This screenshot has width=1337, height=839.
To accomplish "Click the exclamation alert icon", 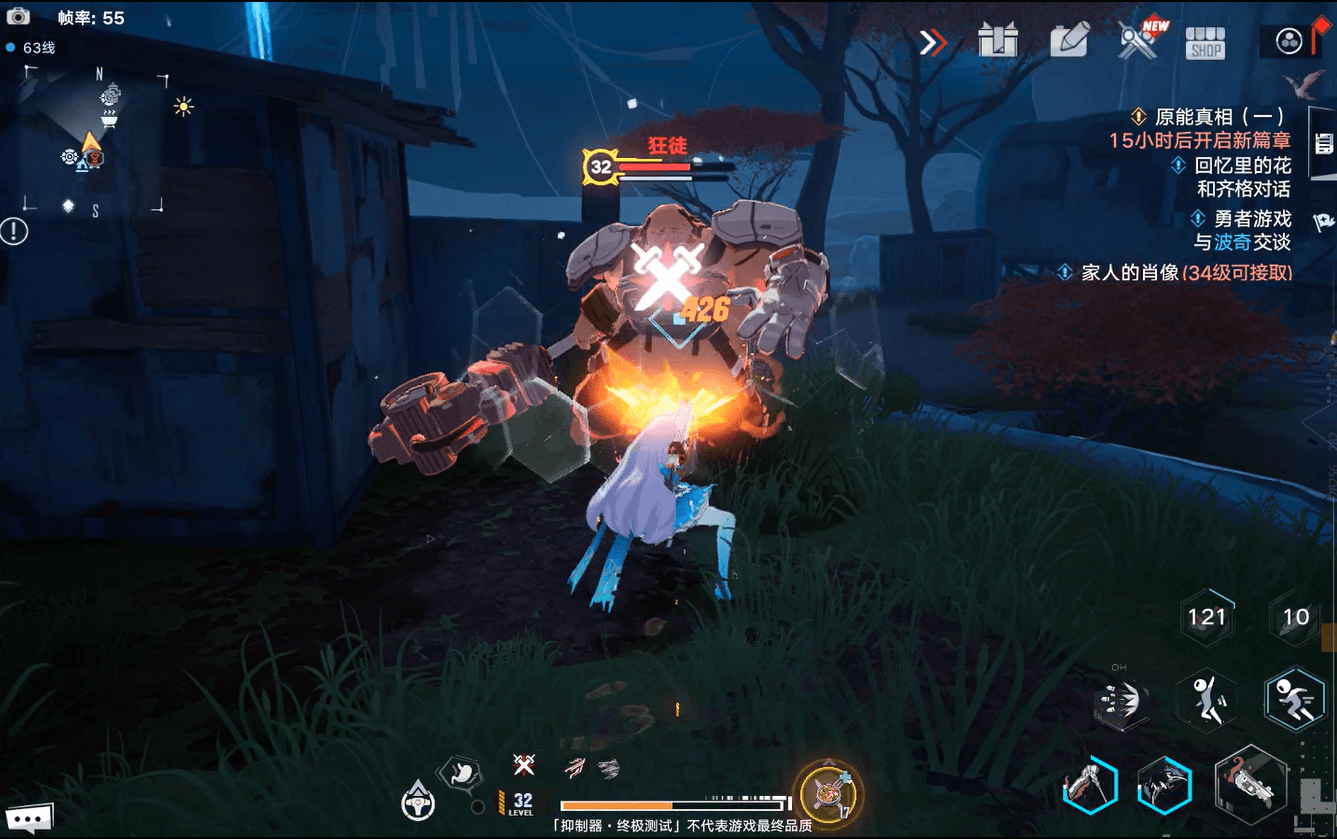I will click(x=14, y=231).
